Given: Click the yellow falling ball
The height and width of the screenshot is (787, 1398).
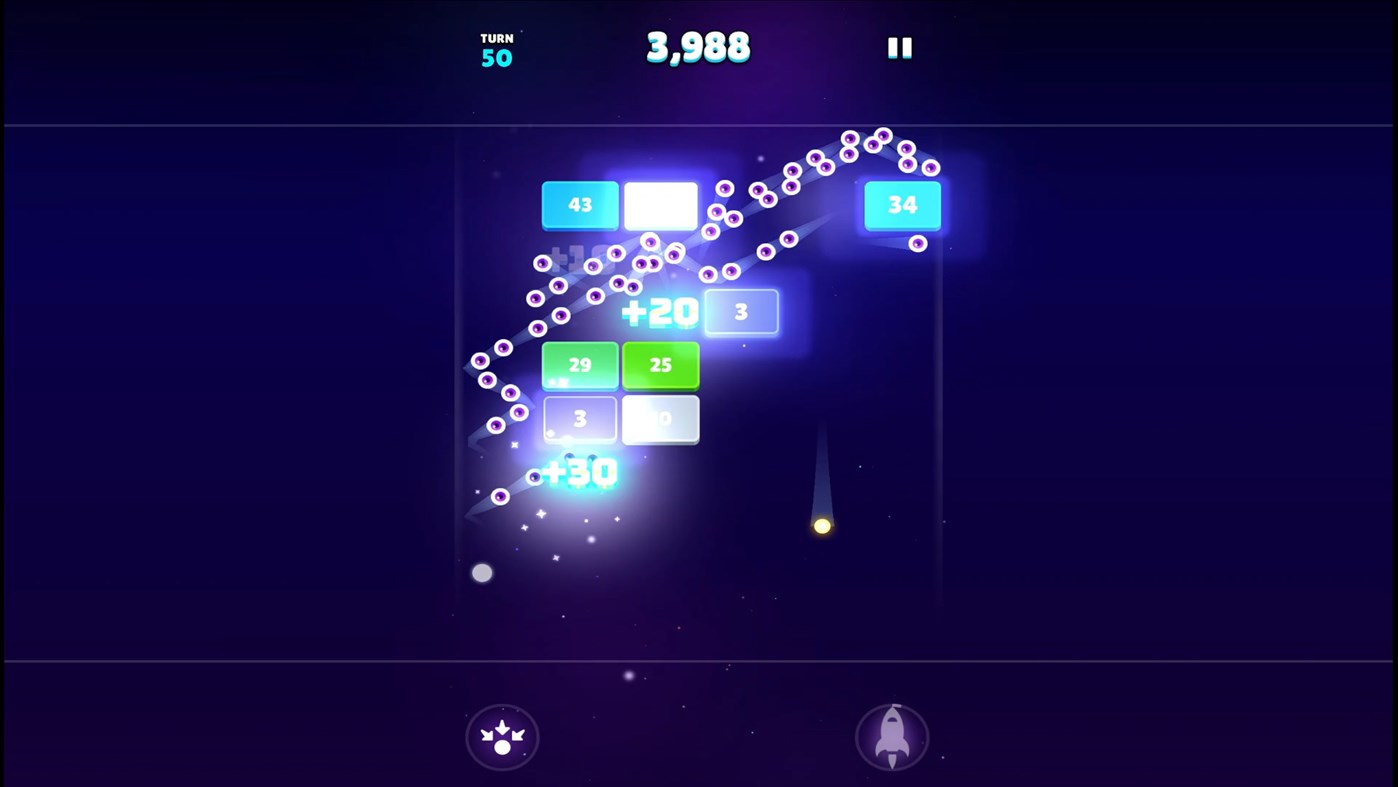Looking at the screenshot, I should pyautogui.click(x=822, y=525).
